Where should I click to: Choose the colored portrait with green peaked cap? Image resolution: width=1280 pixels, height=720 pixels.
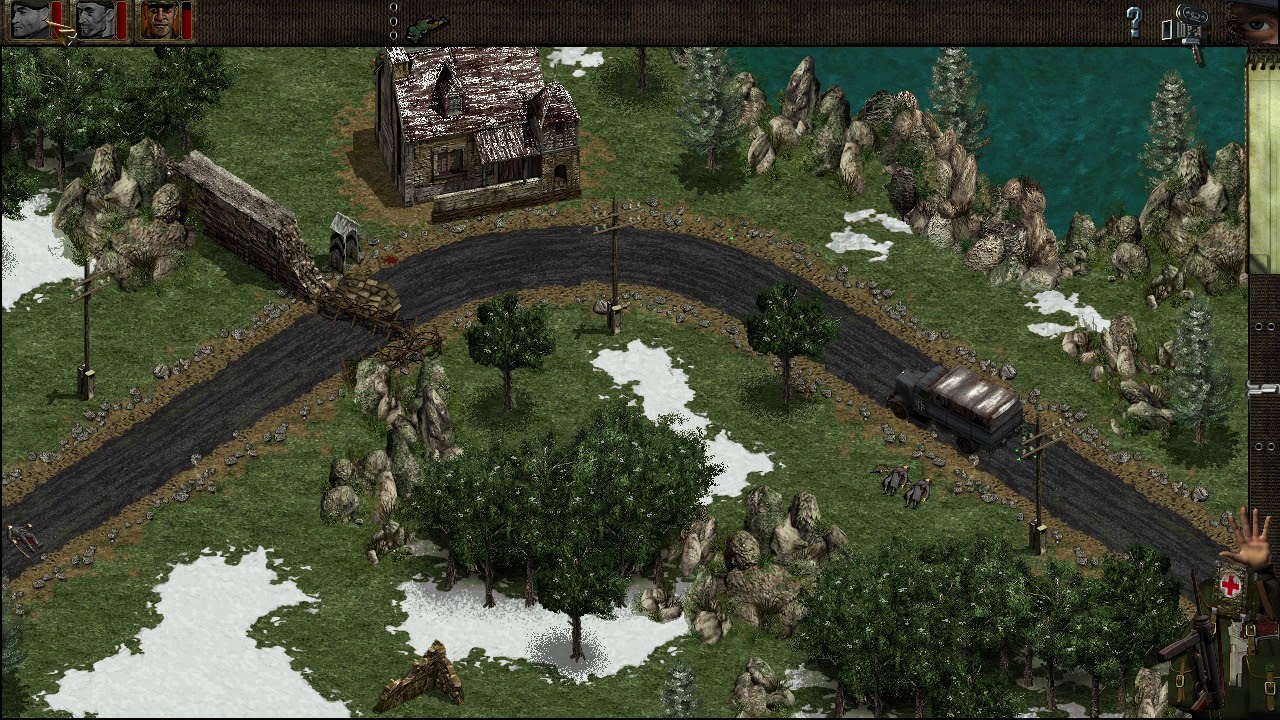click(160, 20)
